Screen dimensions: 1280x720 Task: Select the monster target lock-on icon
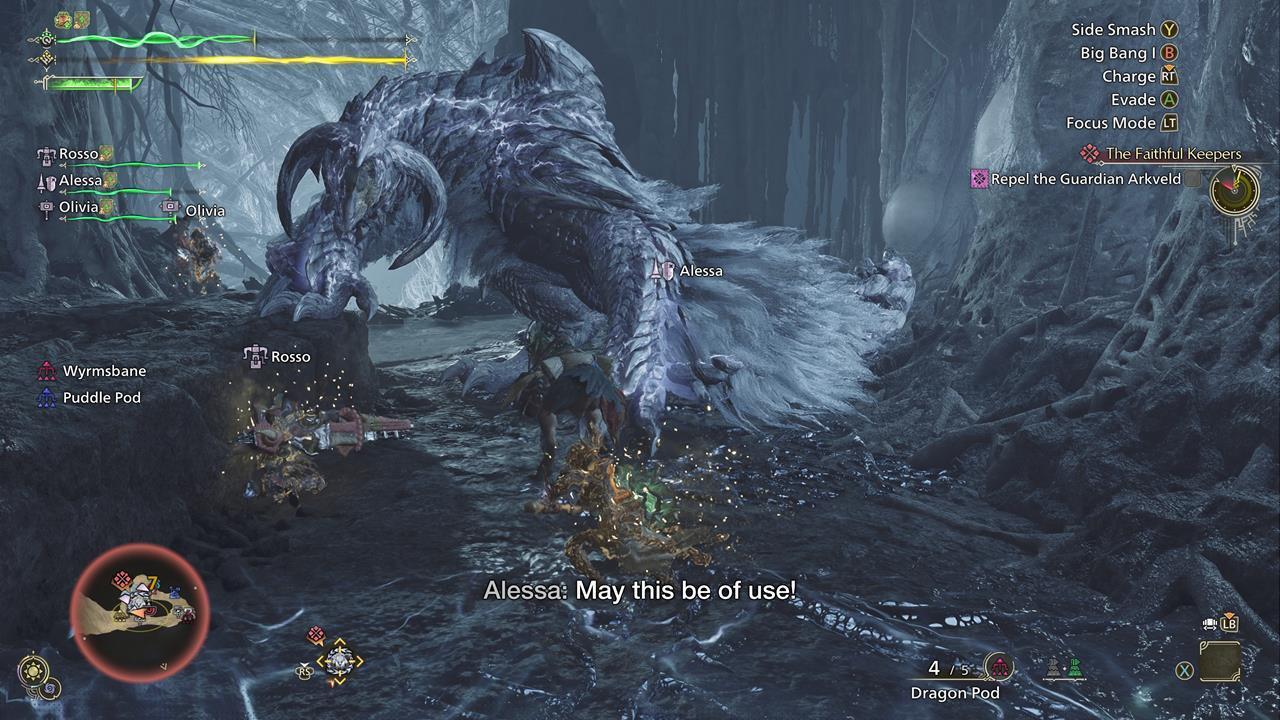338,661
